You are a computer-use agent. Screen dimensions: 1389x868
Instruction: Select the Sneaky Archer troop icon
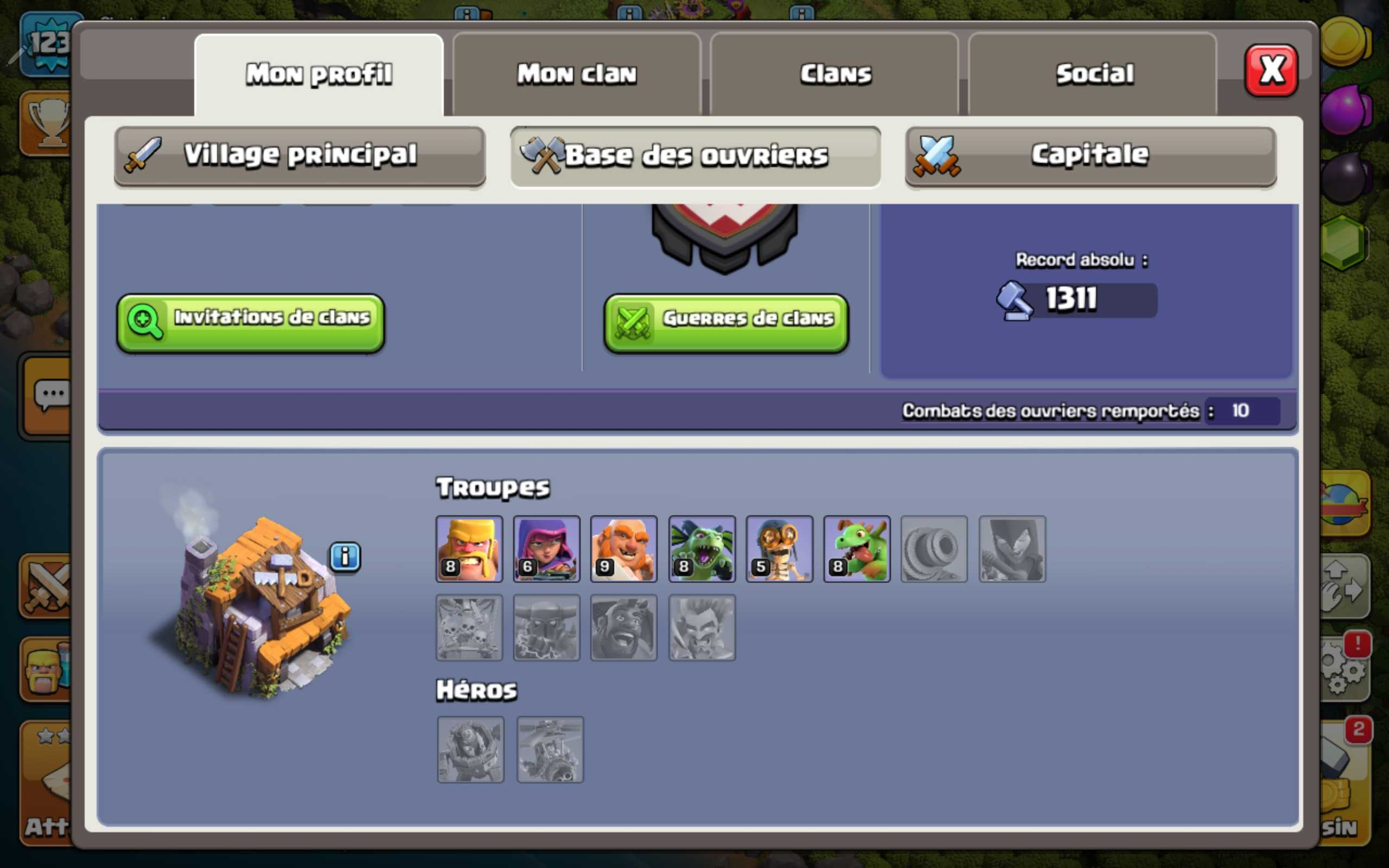pyautogui.click(x=546, y=549)
